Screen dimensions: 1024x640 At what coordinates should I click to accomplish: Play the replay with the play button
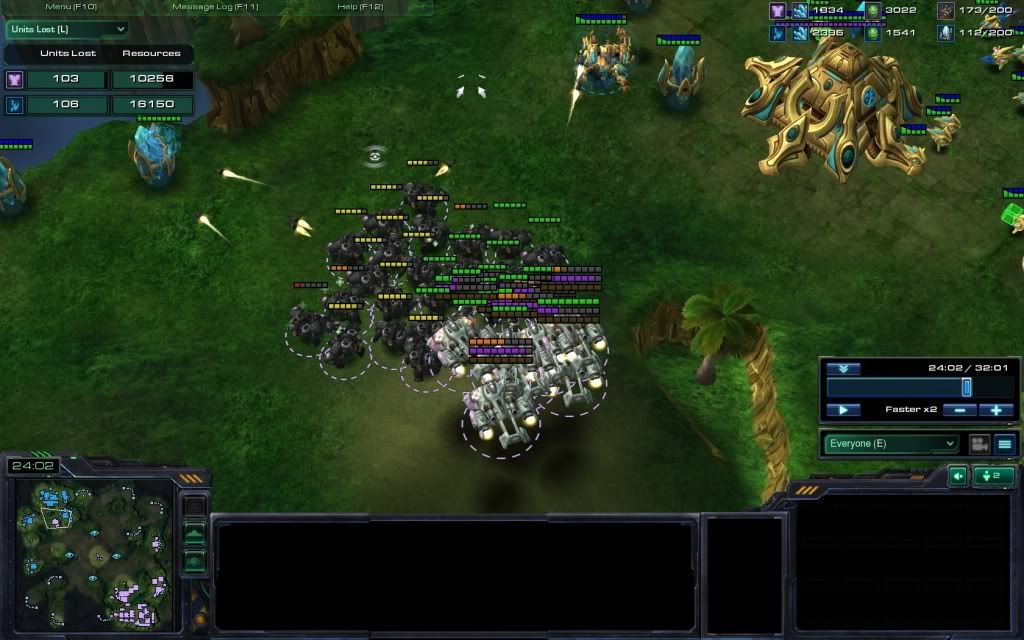pos(843,410)
